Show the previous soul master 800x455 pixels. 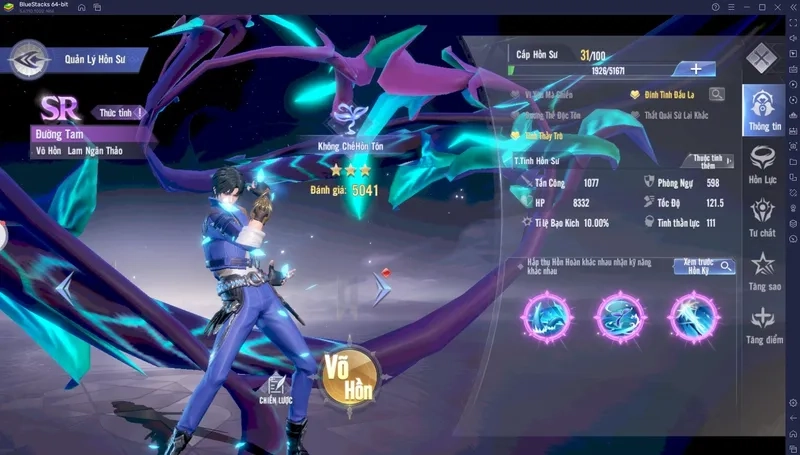coord(65,288)
